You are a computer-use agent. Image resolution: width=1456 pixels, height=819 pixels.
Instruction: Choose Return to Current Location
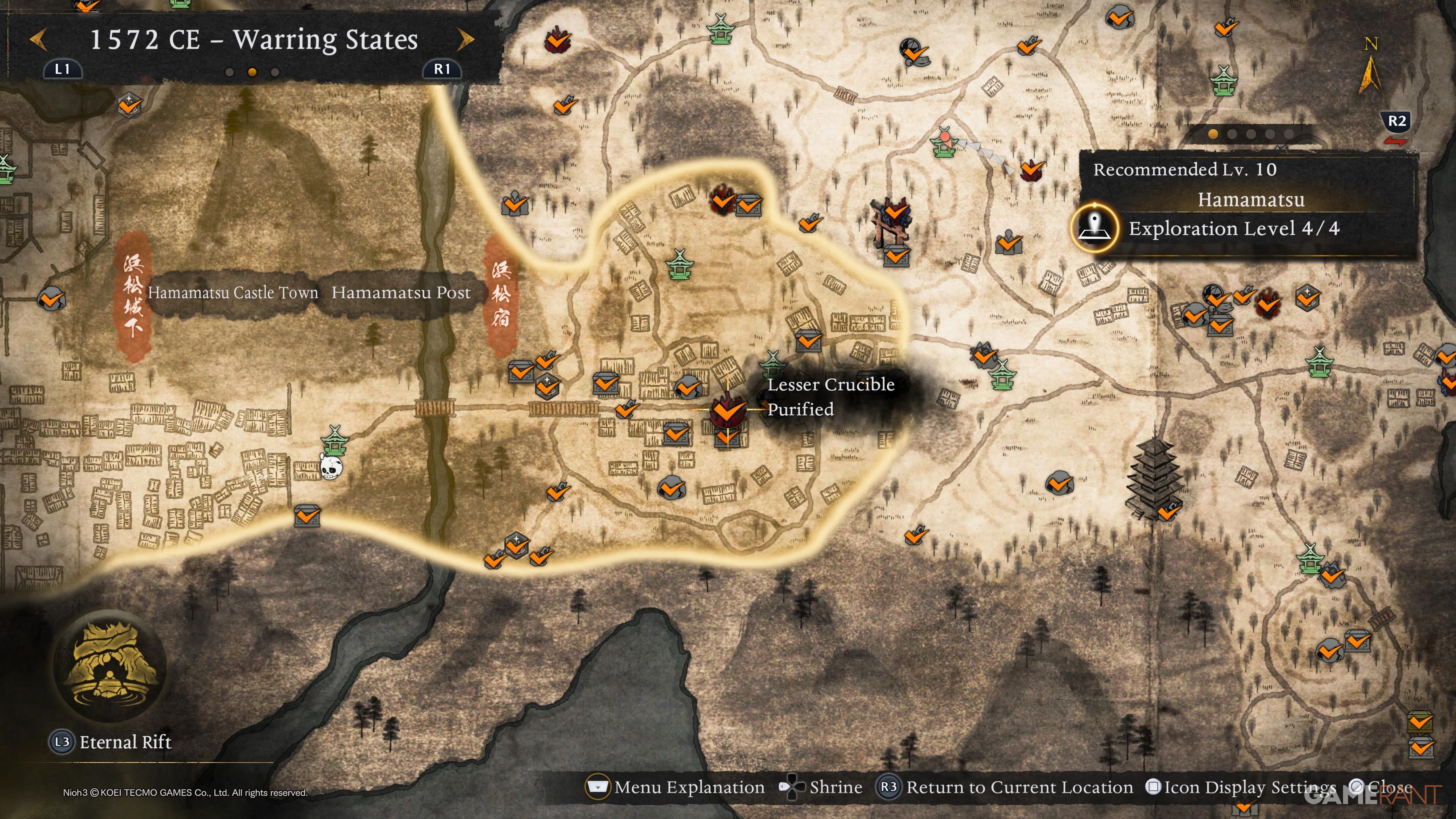click(1018, 787)
